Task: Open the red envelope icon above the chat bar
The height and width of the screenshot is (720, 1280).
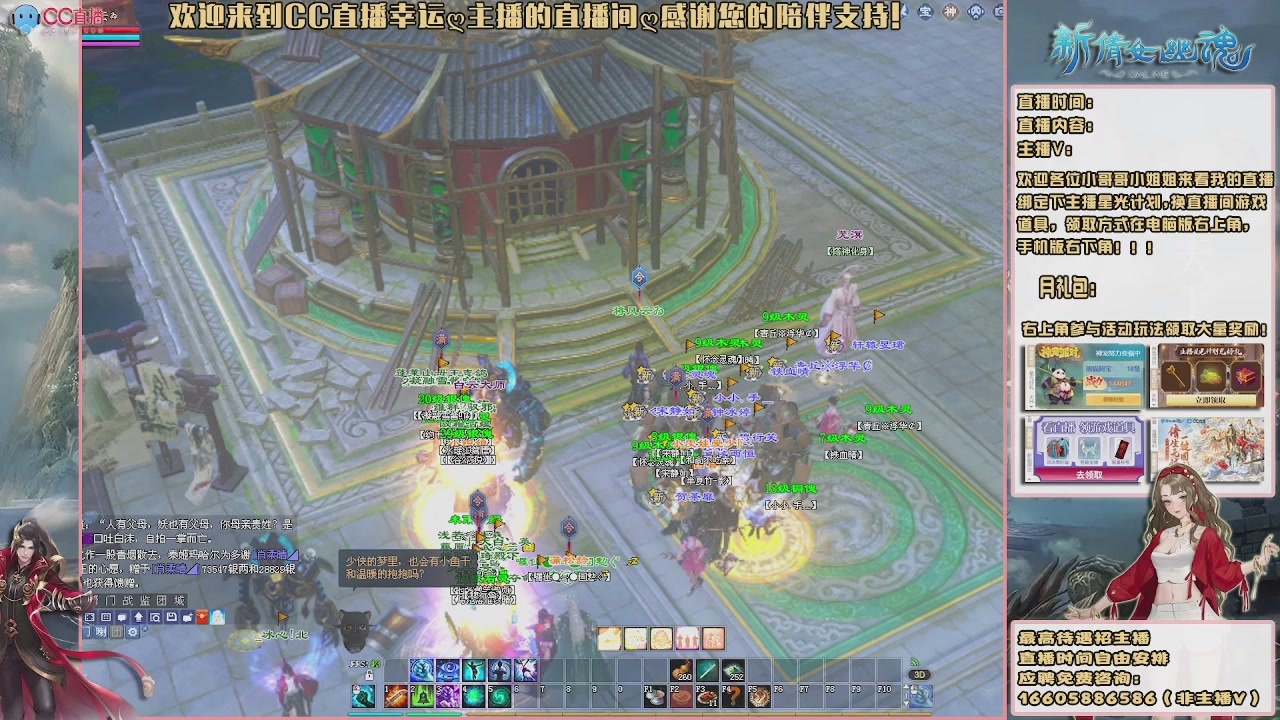Action: [201, 616]
